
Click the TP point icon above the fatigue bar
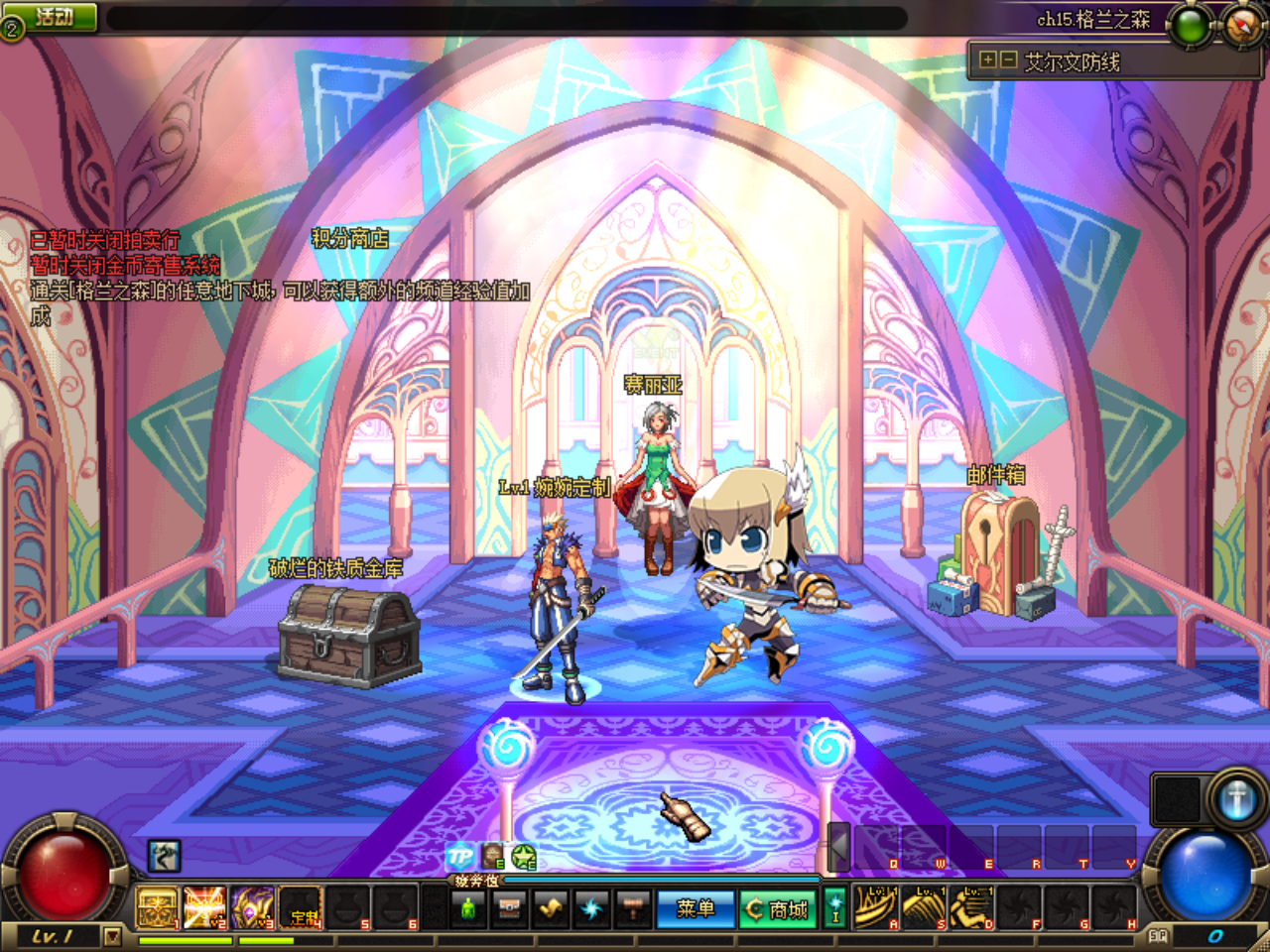click(x=459, y=856)
